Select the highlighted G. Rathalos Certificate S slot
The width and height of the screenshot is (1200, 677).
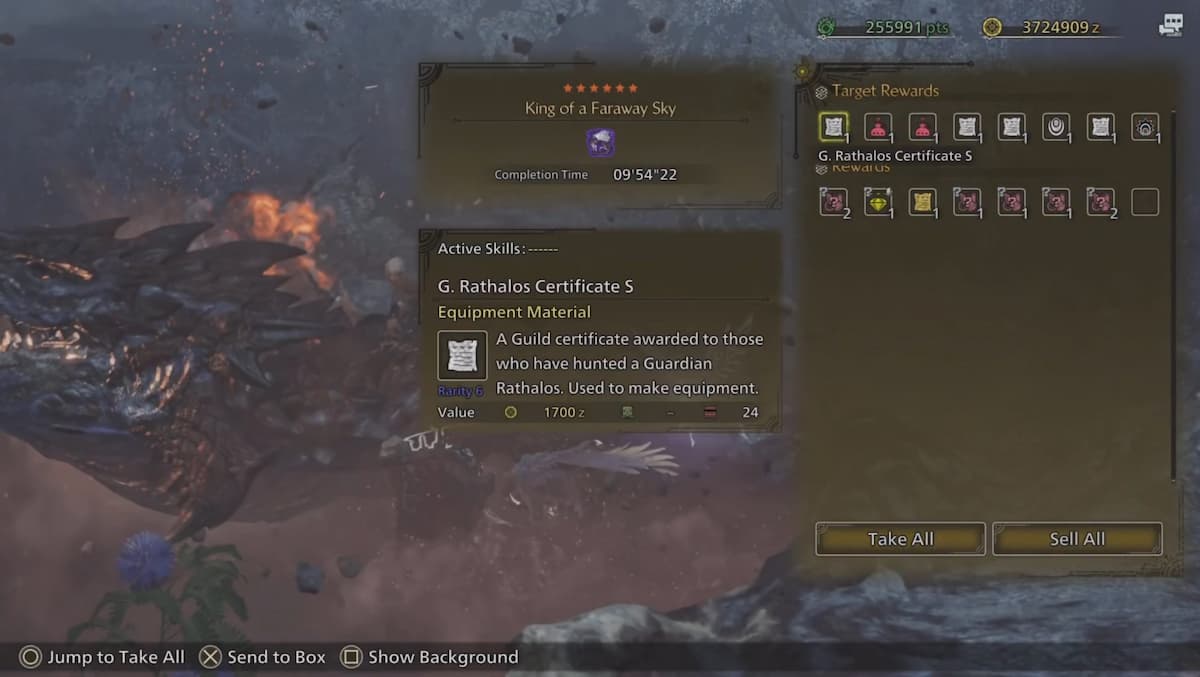833,127
